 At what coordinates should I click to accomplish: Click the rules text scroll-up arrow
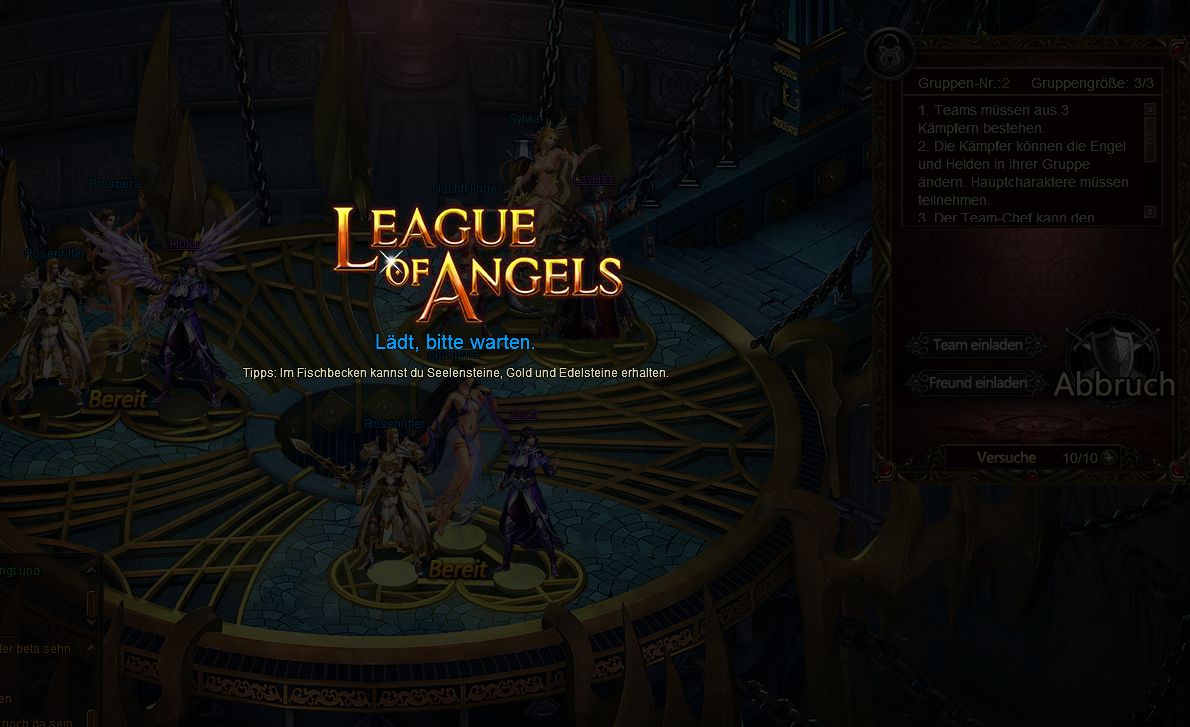pos(1150,109)
